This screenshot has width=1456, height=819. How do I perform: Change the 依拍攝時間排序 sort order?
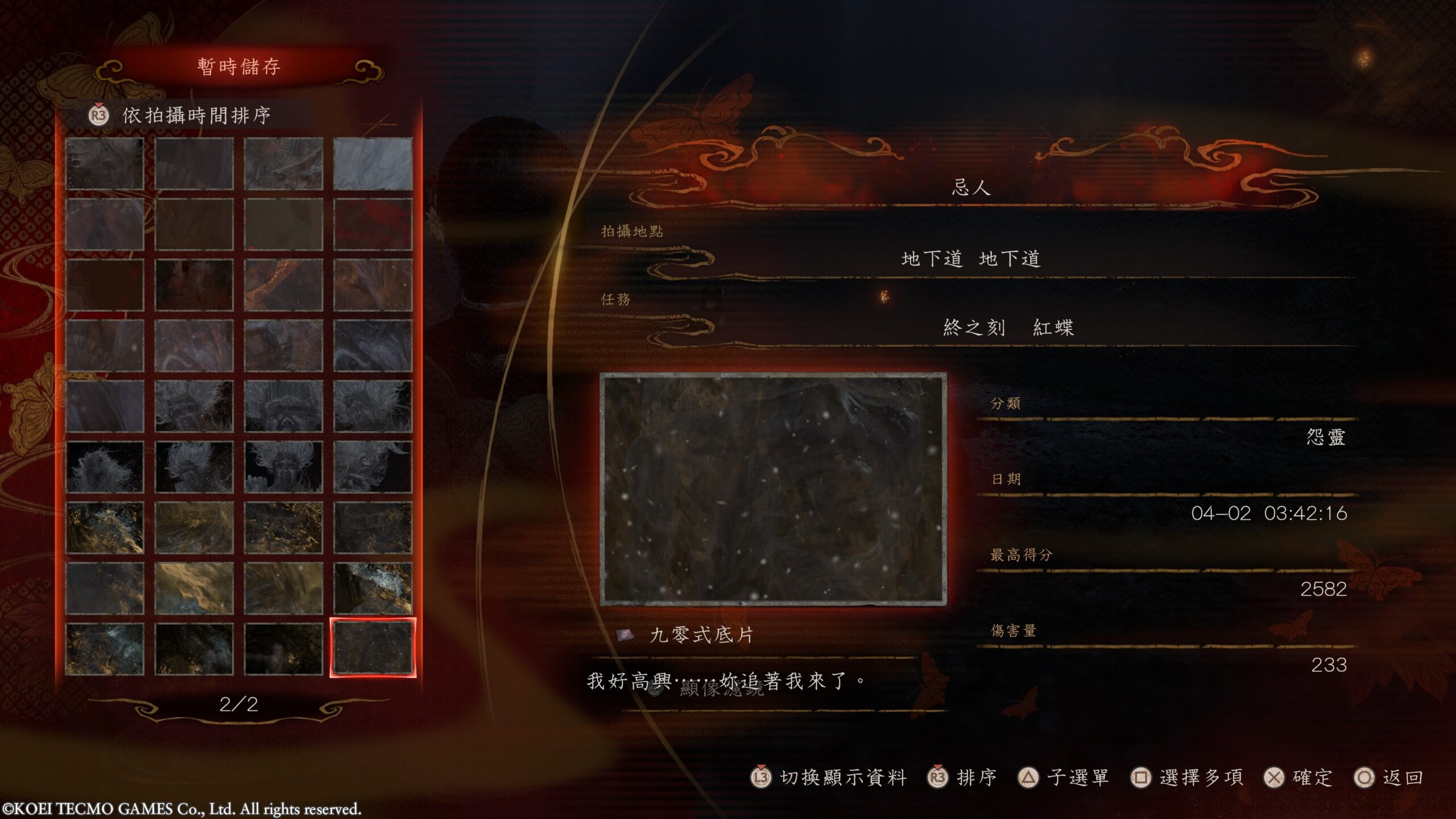196,115
